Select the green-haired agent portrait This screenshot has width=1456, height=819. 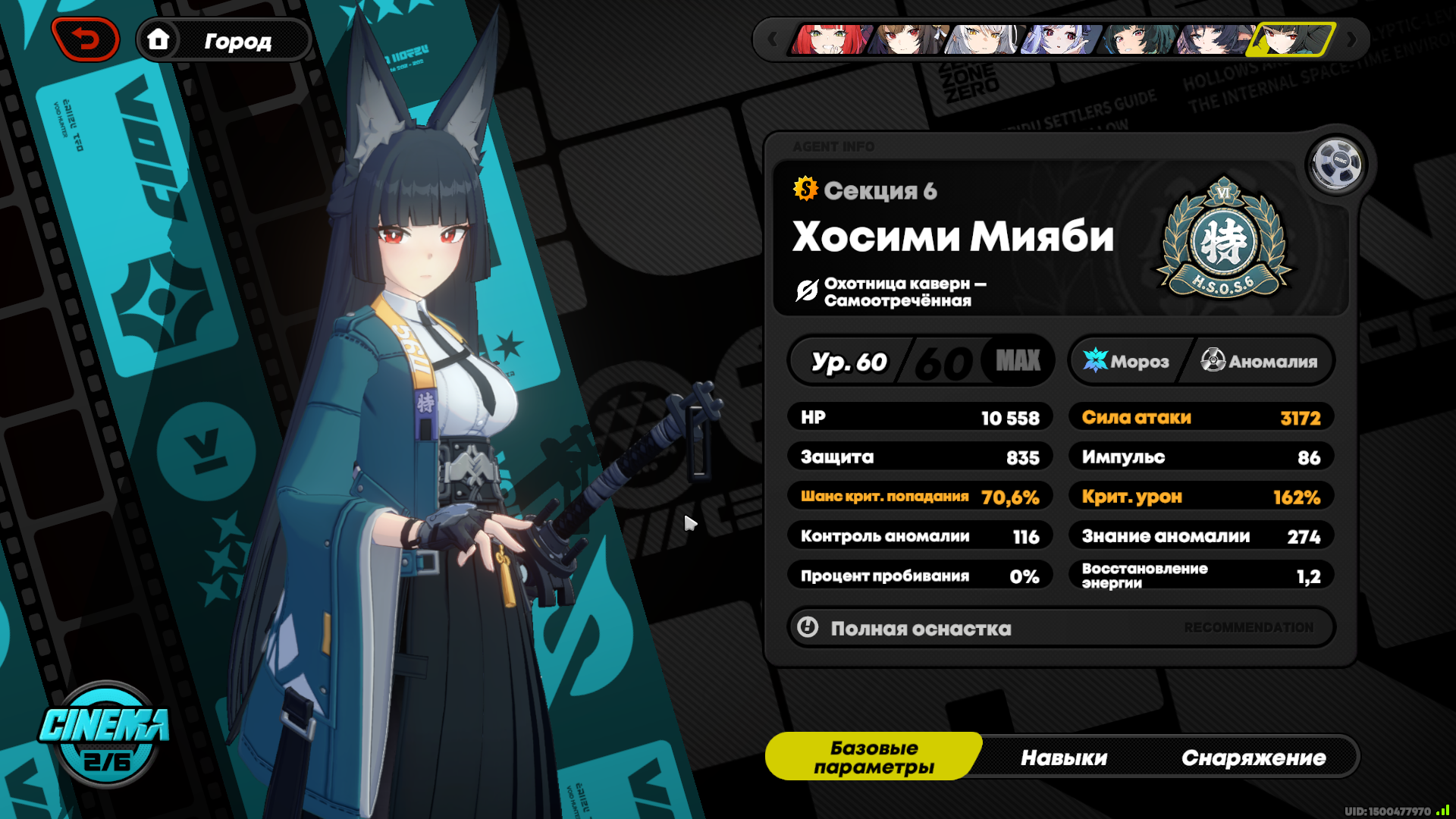(1137, 39)
